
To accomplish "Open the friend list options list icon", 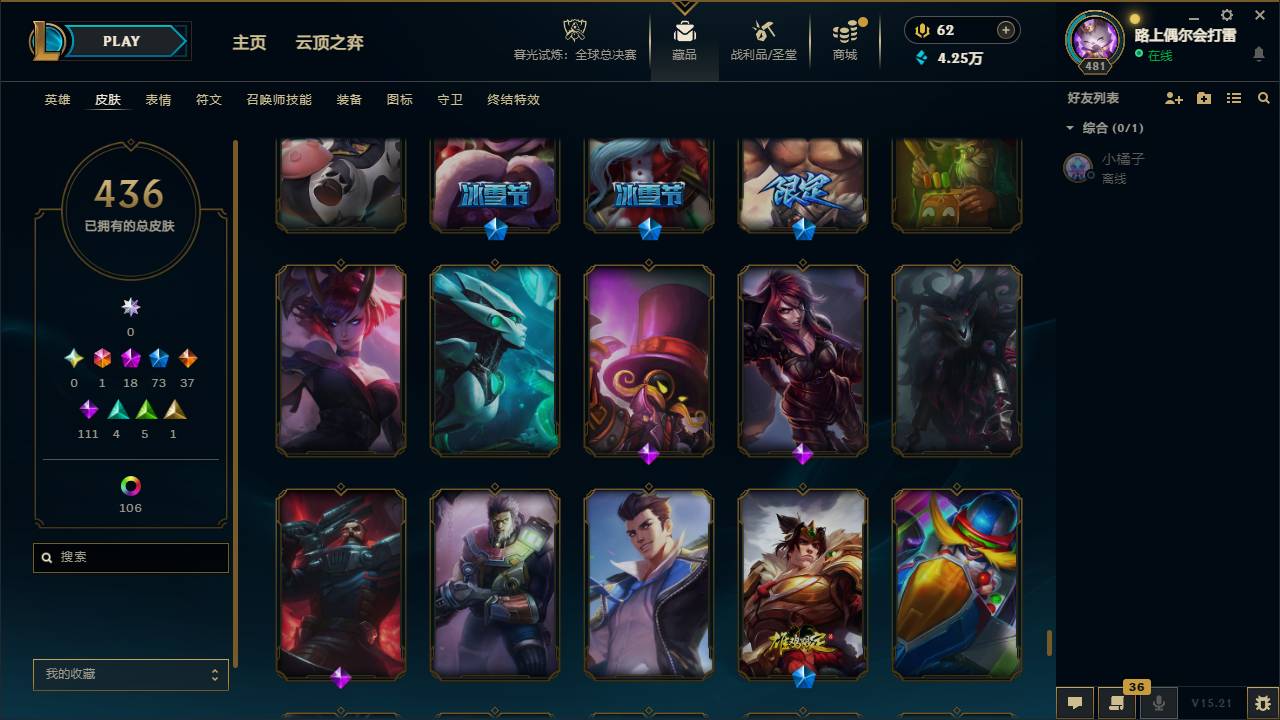I will 1234,98.
